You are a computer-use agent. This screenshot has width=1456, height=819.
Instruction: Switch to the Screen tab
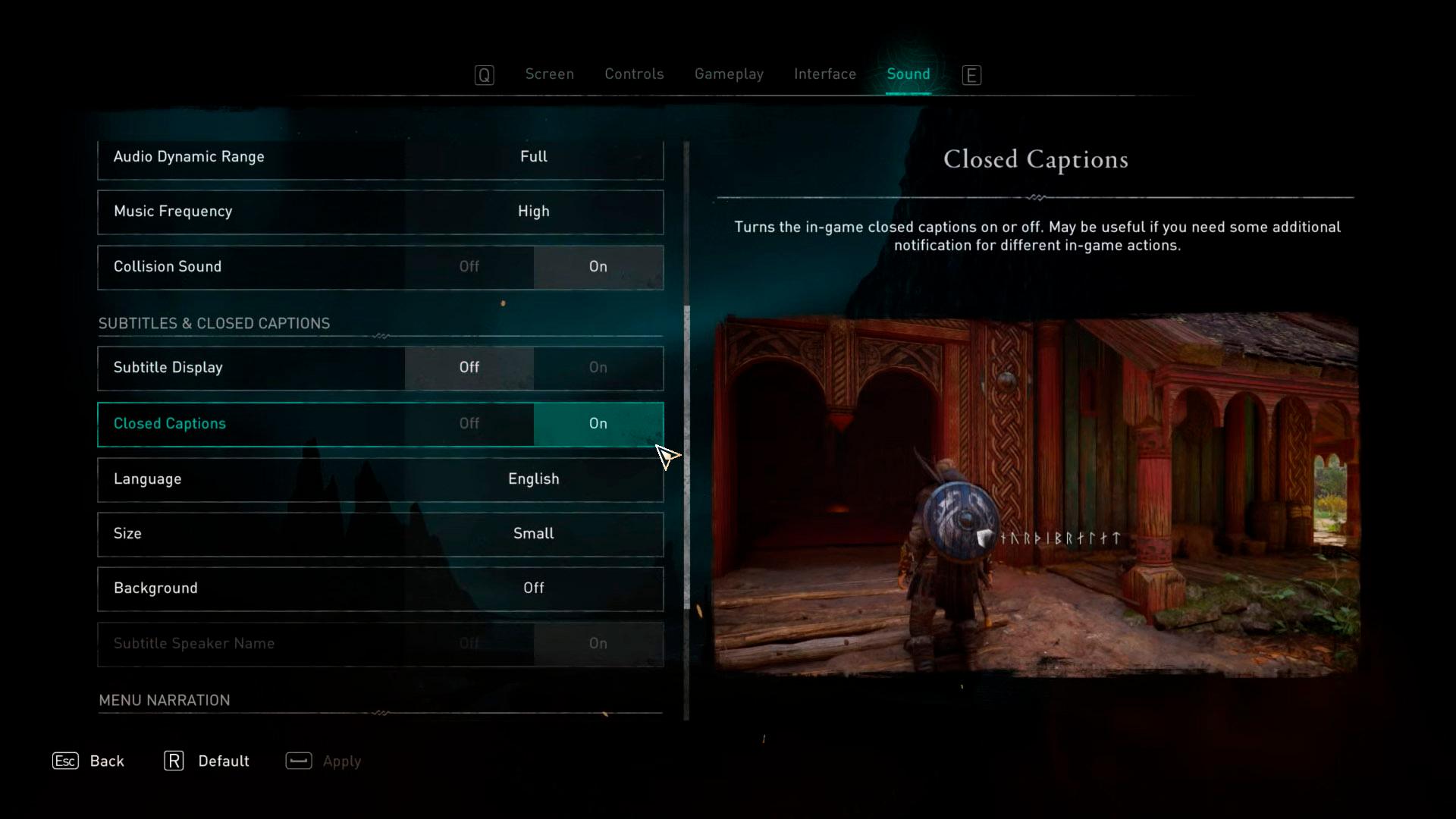coord(549,74)
